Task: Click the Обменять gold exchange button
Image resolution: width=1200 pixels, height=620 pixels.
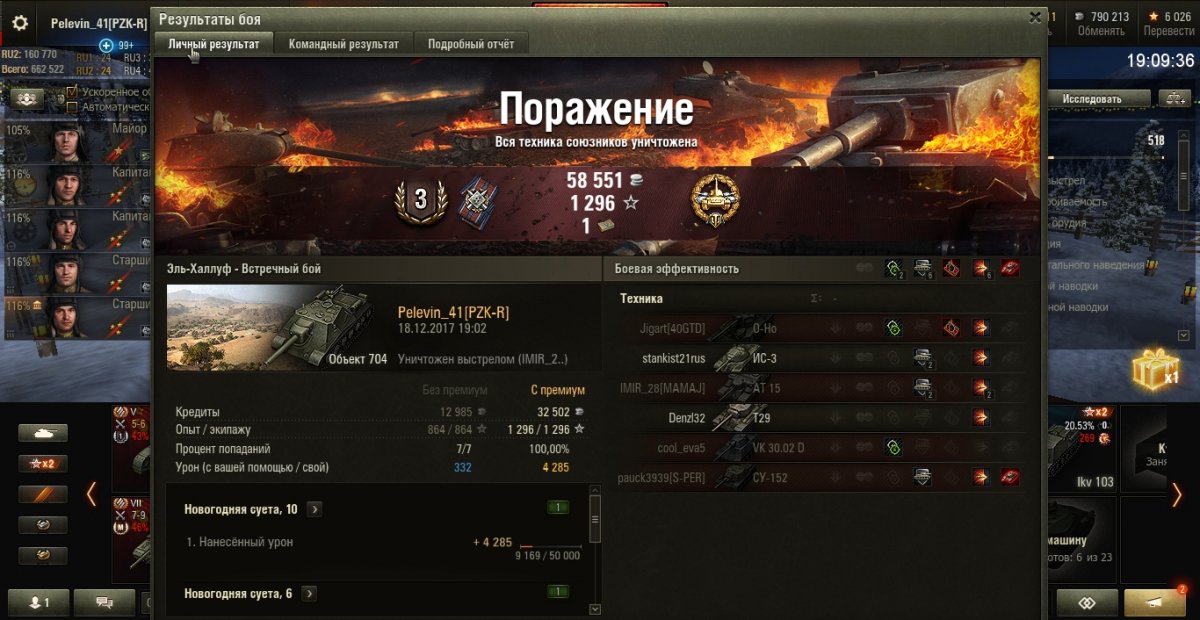Action: point(1101,24)
